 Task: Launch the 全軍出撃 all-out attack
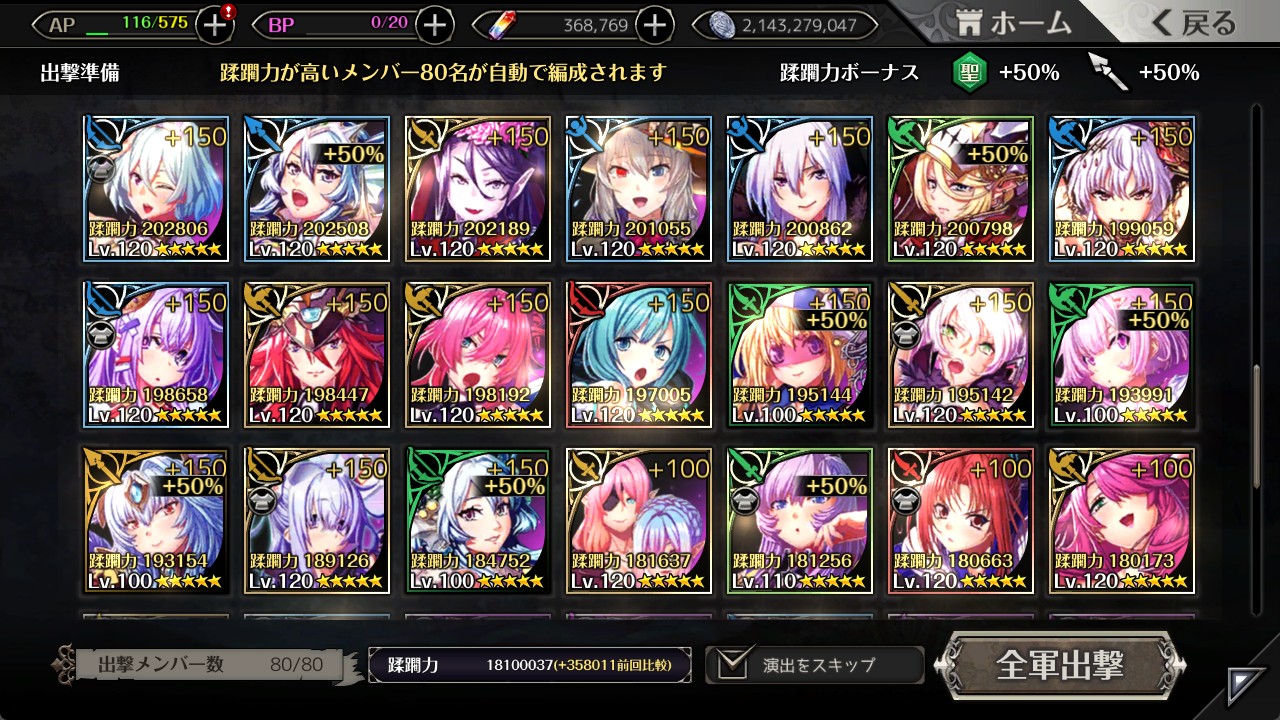(x=1060, y=665)
